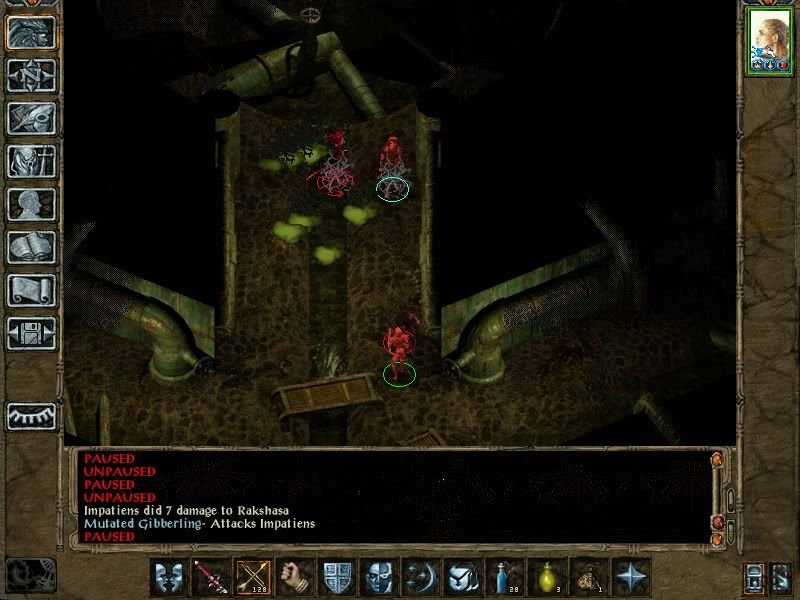Open the journal with the quill icon

32,118
